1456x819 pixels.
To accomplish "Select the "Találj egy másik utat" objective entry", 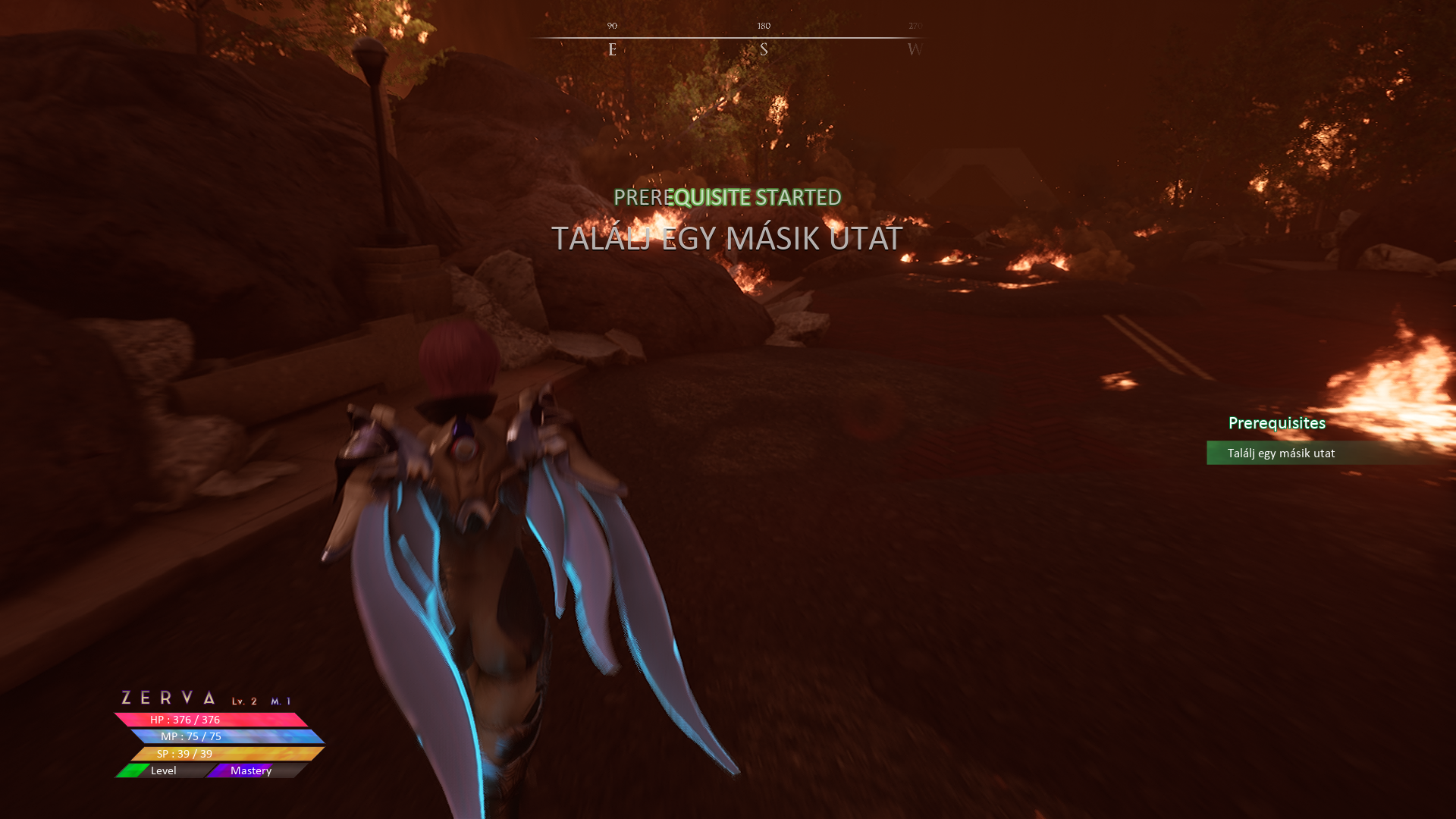I will click(1281, 453).
